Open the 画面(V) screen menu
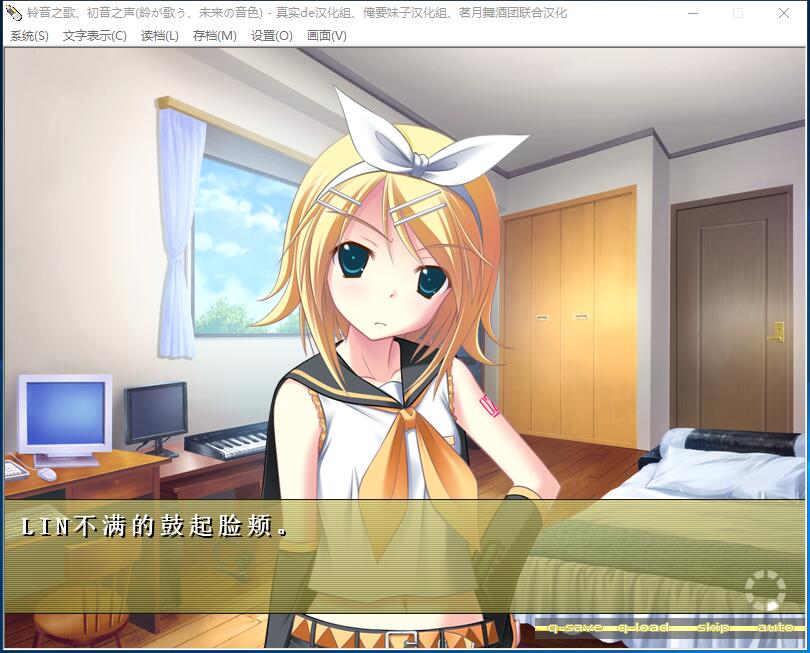The image size is (810, 653). [326, 36]
